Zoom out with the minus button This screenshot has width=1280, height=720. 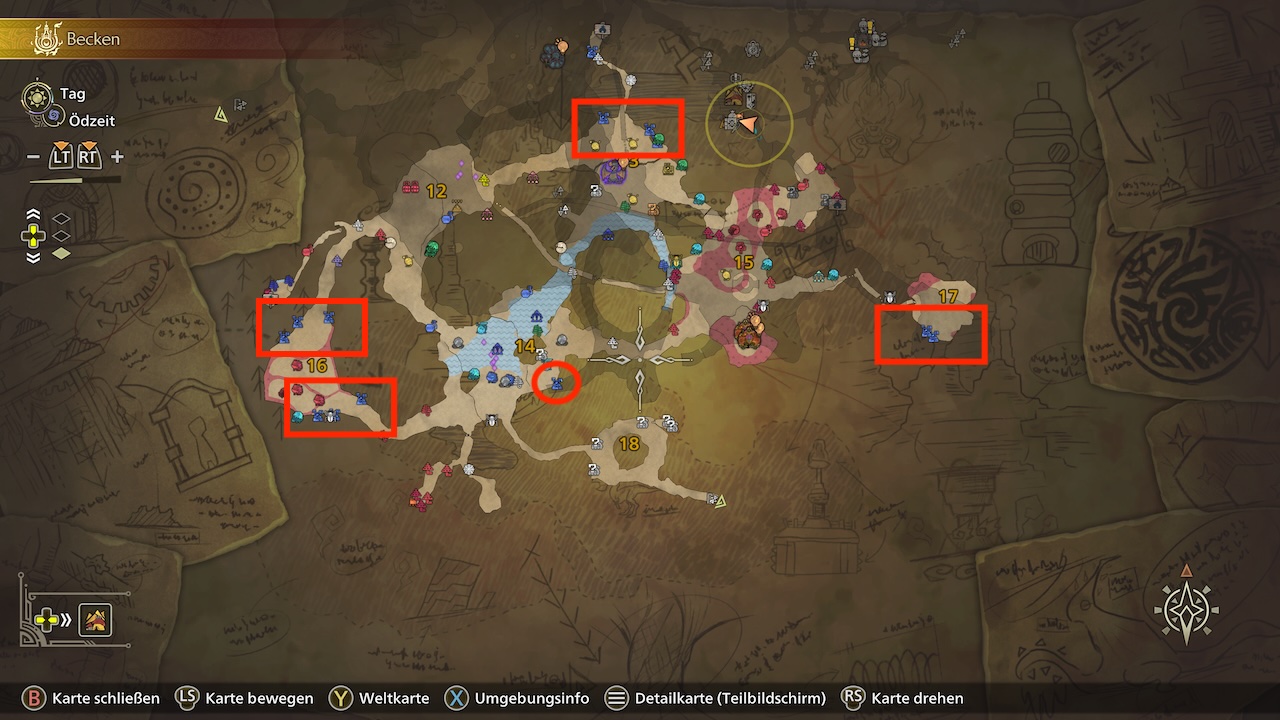[x=33, y=157]
